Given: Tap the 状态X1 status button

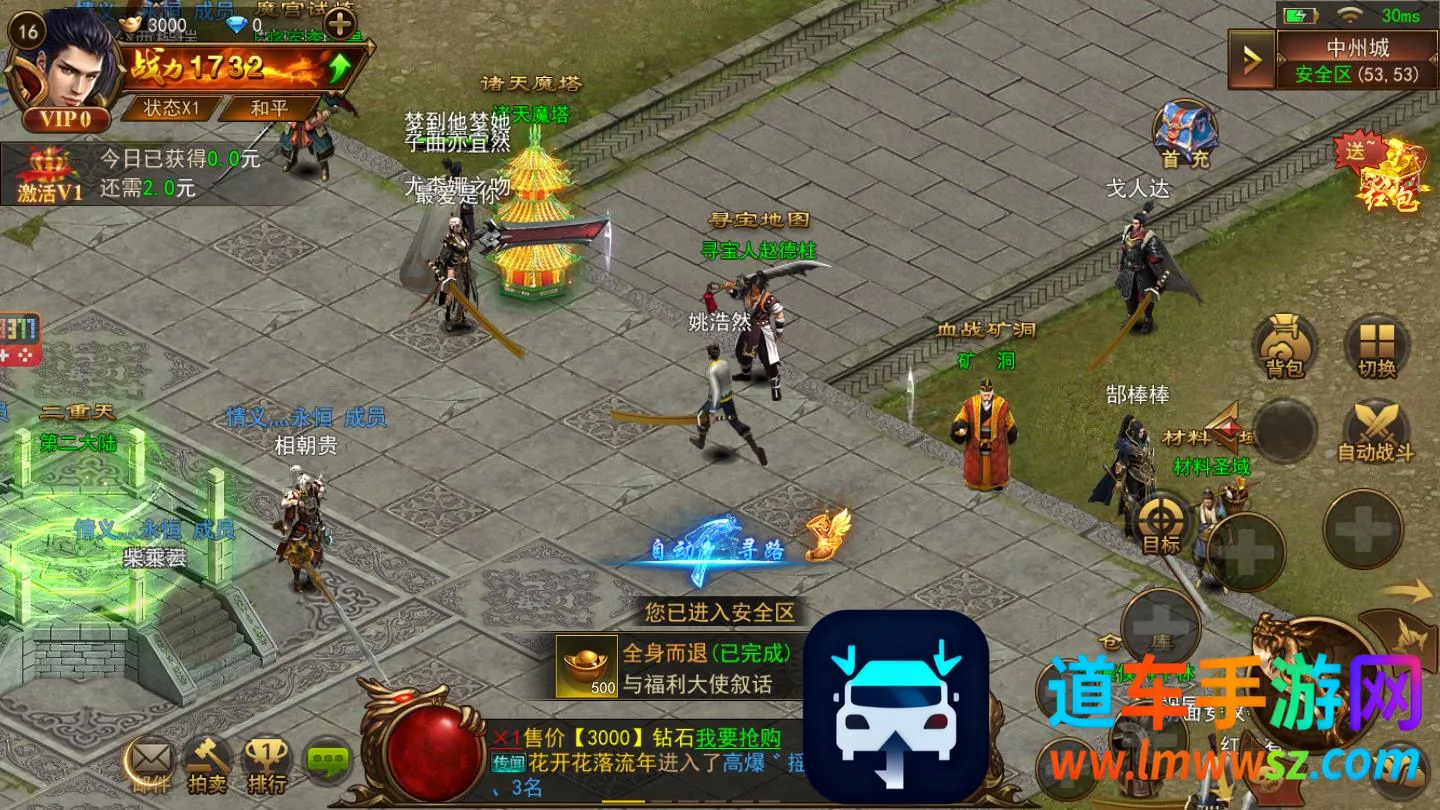Looking at the screenshot, I should tap(172, 107).
